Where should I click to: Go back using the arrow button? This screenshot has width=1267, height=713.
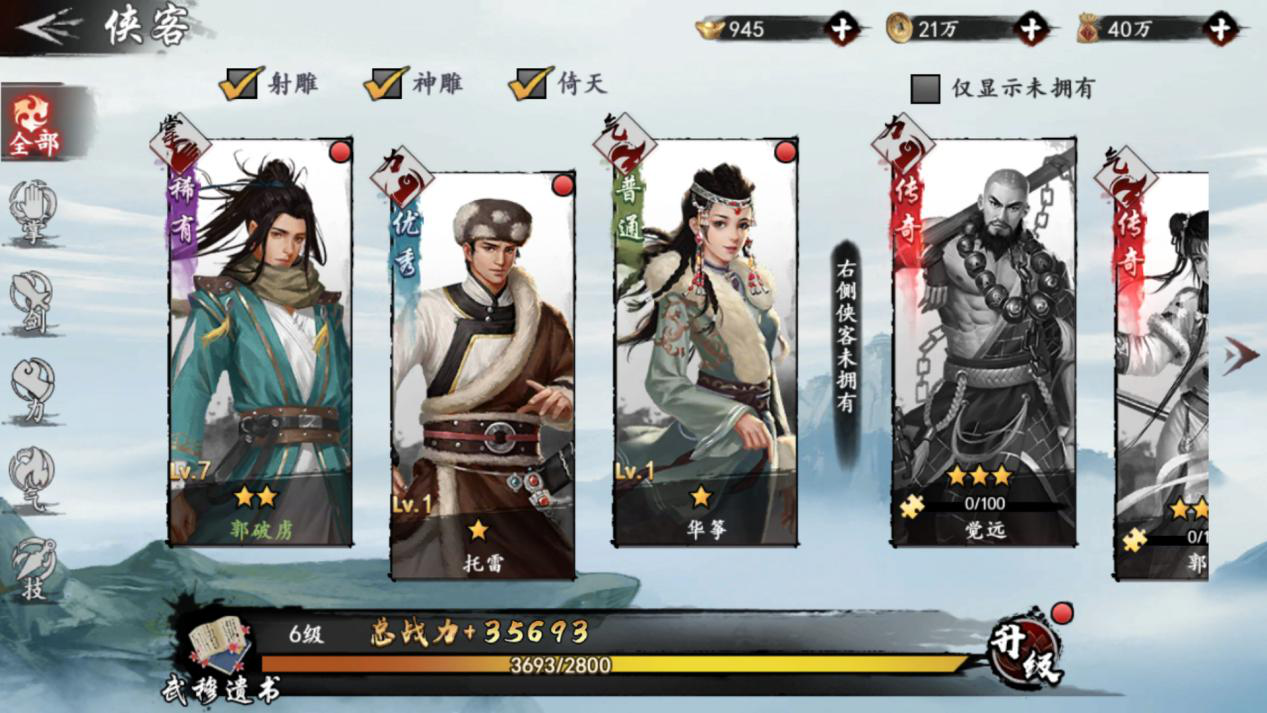click(x=48, y=28)
